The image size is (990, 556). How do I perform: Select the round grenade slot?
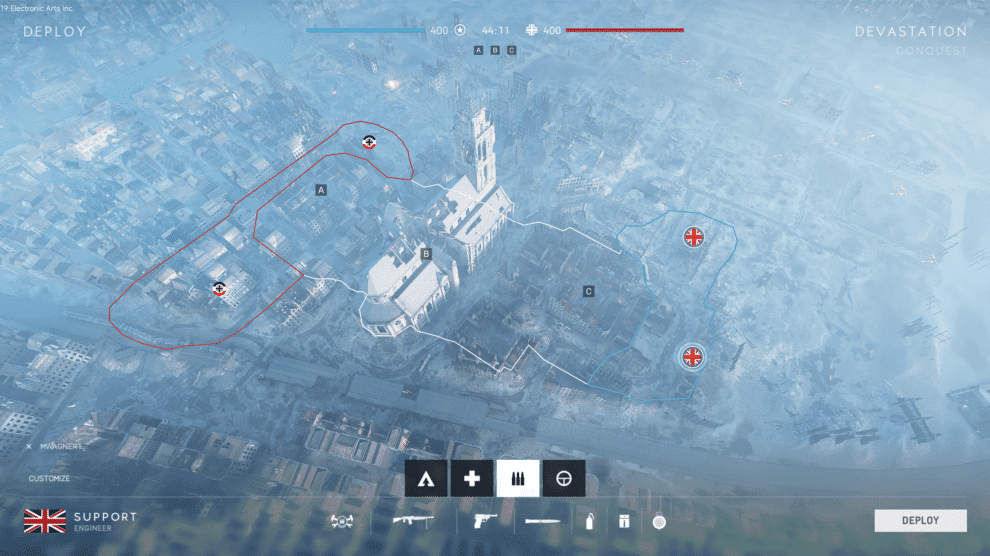(x=658, y=521)
